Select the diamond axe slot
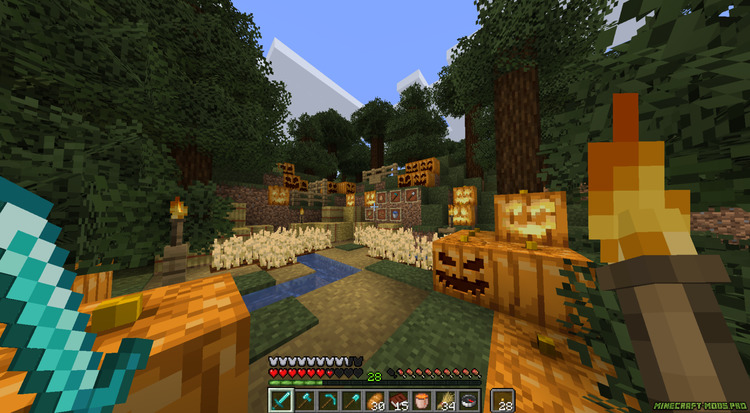750x413 pixels. click(304, 400)
